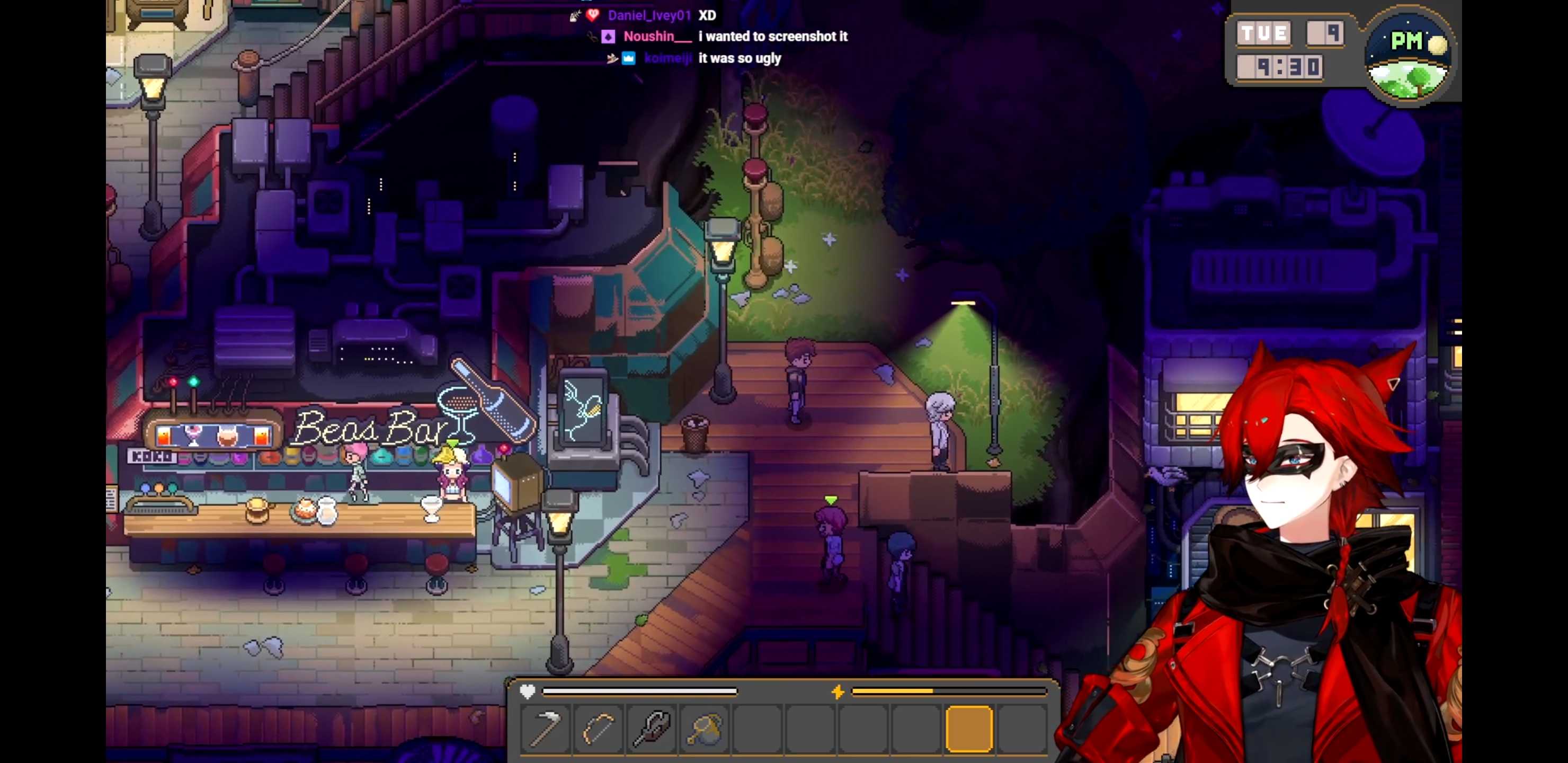This screenshot has width=1568, height=763.
Task: Open the day-night clock dial
Action: click(x=1409, y=56)
